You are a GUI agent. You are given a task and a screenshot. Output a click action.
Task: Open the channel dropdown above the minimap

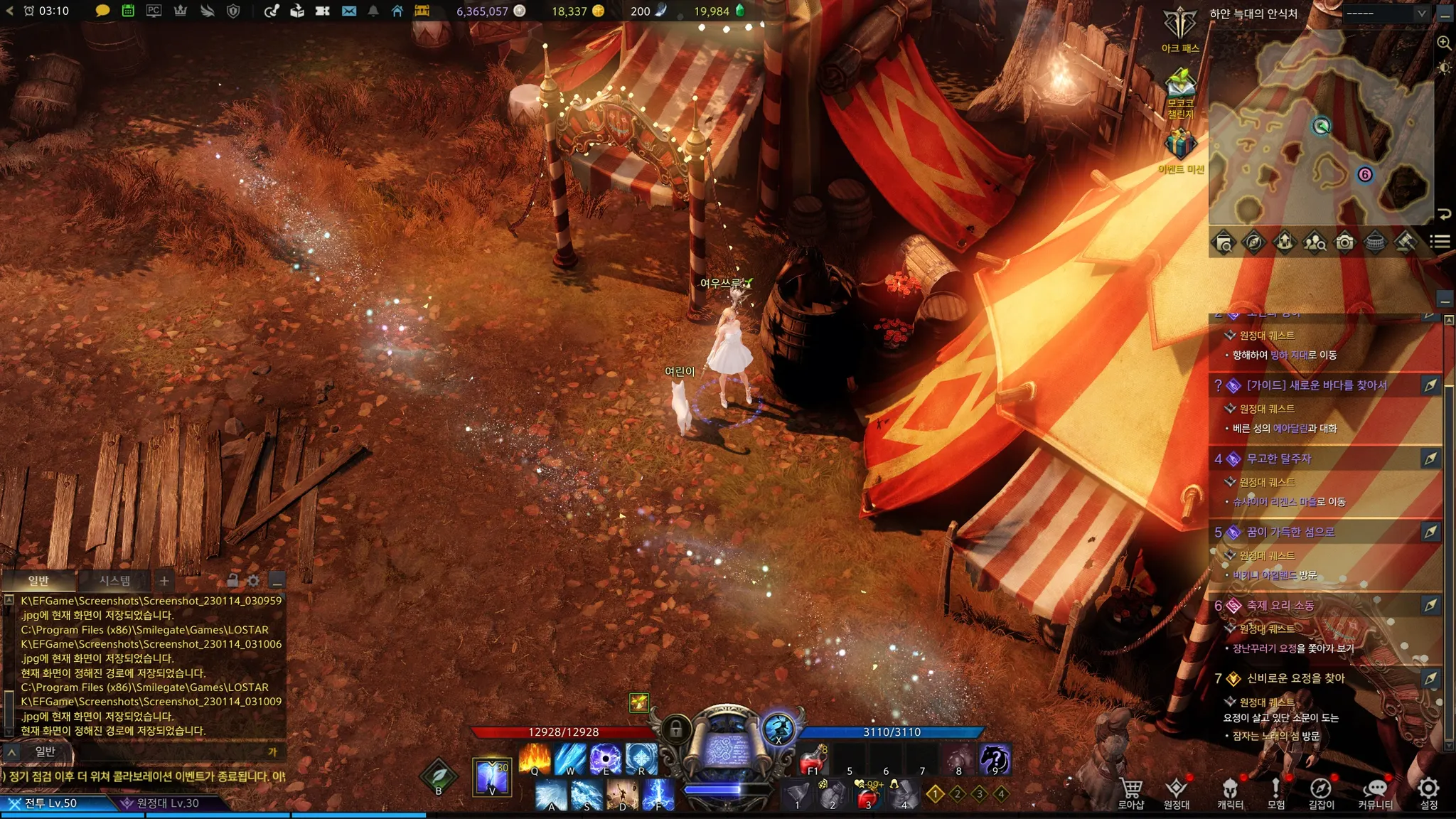click(1386, 14)
